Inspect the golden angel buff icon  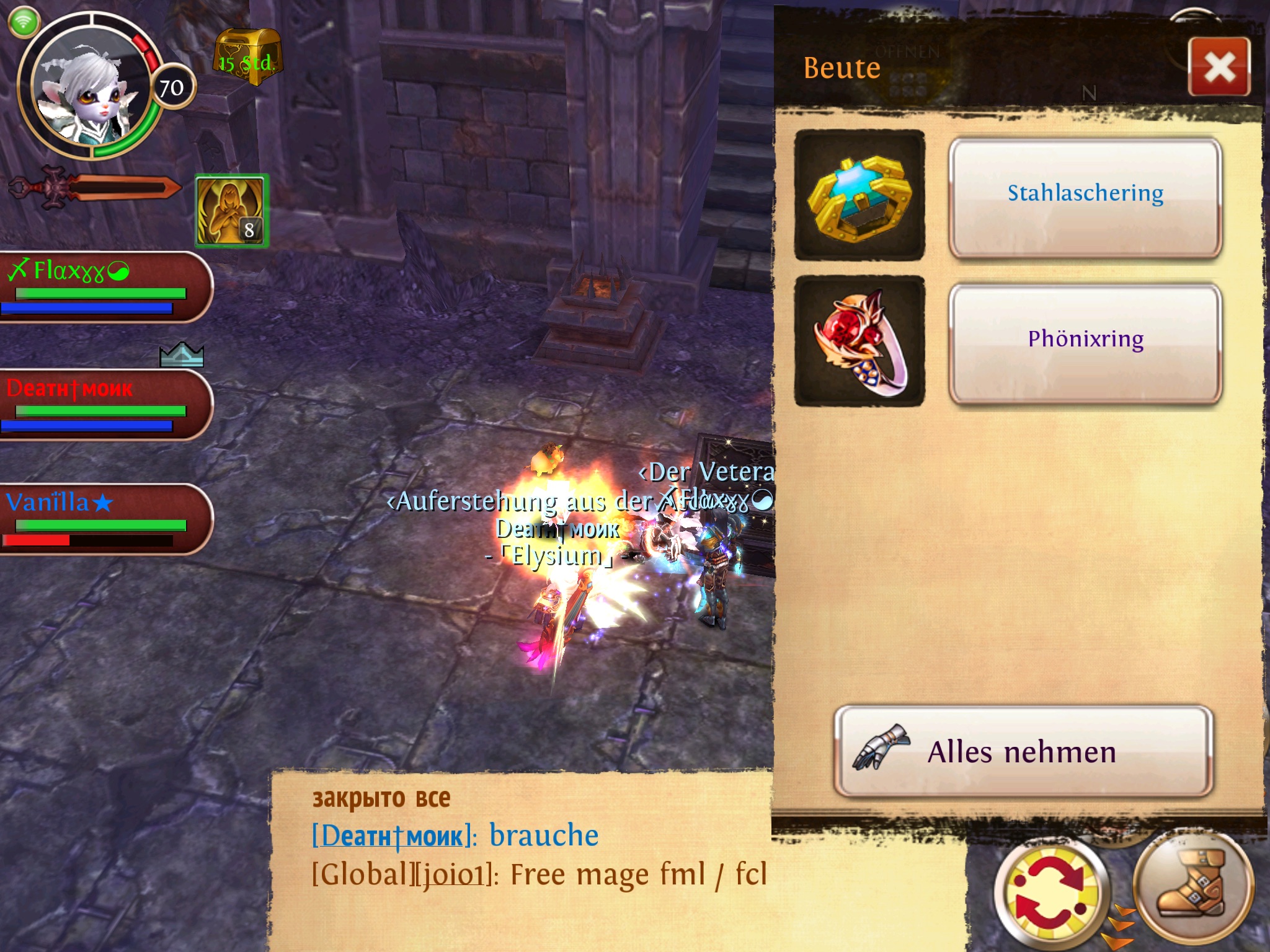[x=231, y=211]
